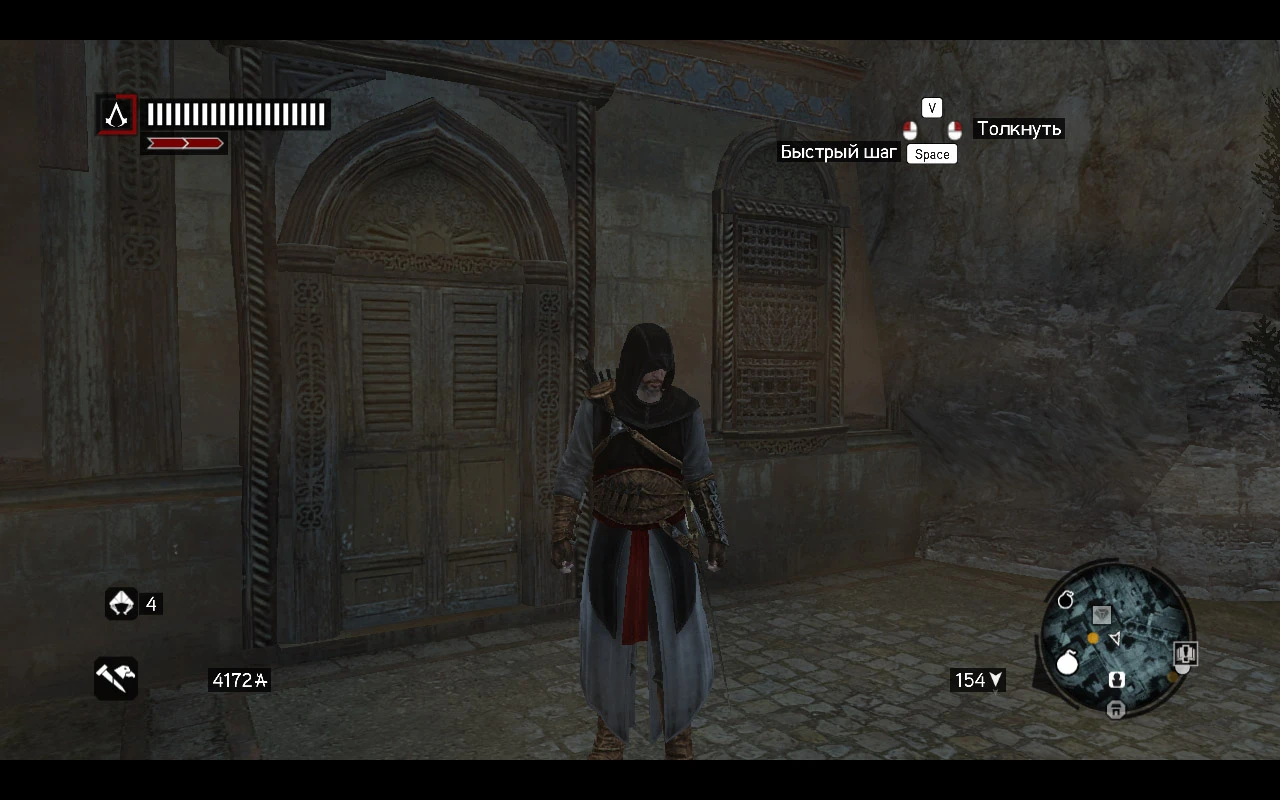Screen dimensions: 1280x800
Task: Select the Быстрый шаг action label
Action: coord(838,153)
